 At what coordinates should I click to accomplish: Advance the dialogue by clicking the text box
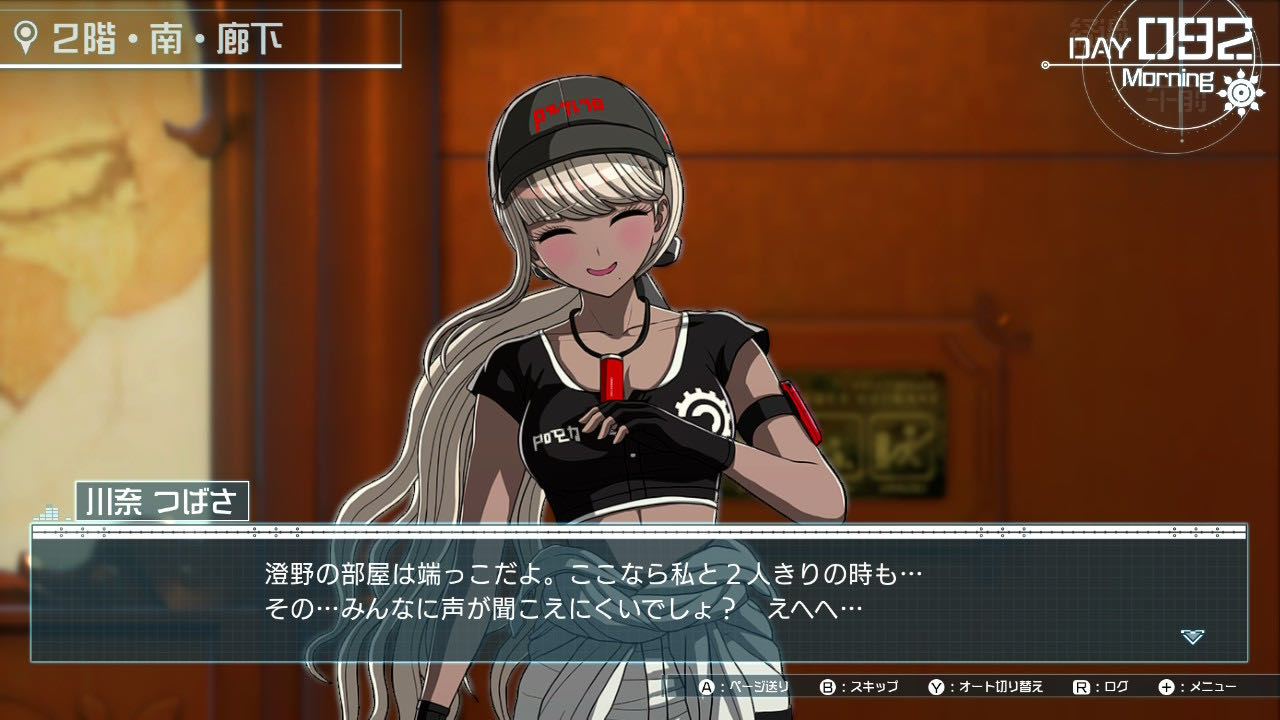tap(638, 595)
